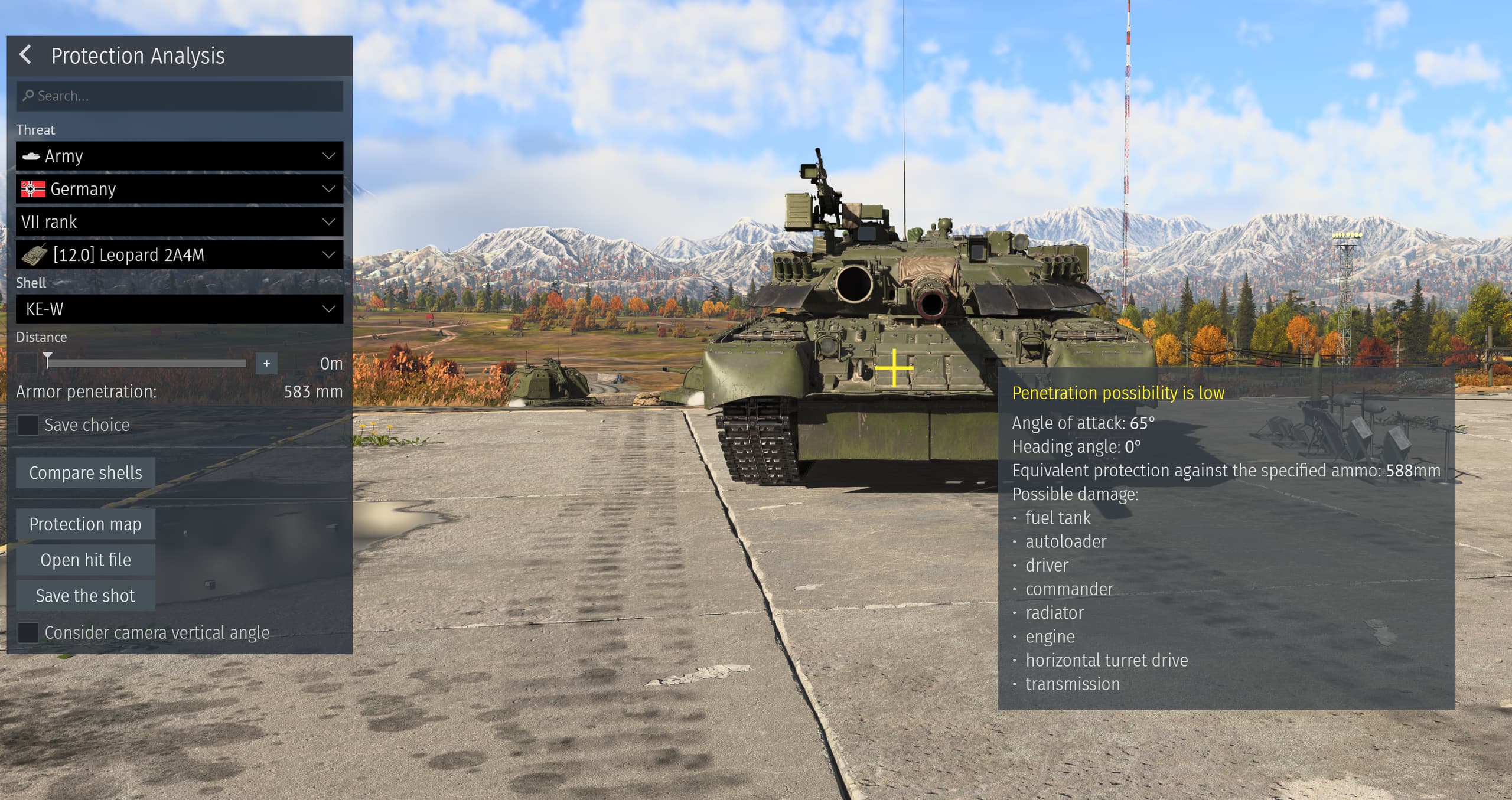Select Open hit file
Viewport: 1512px width, 800px height.
pos(86,560)
